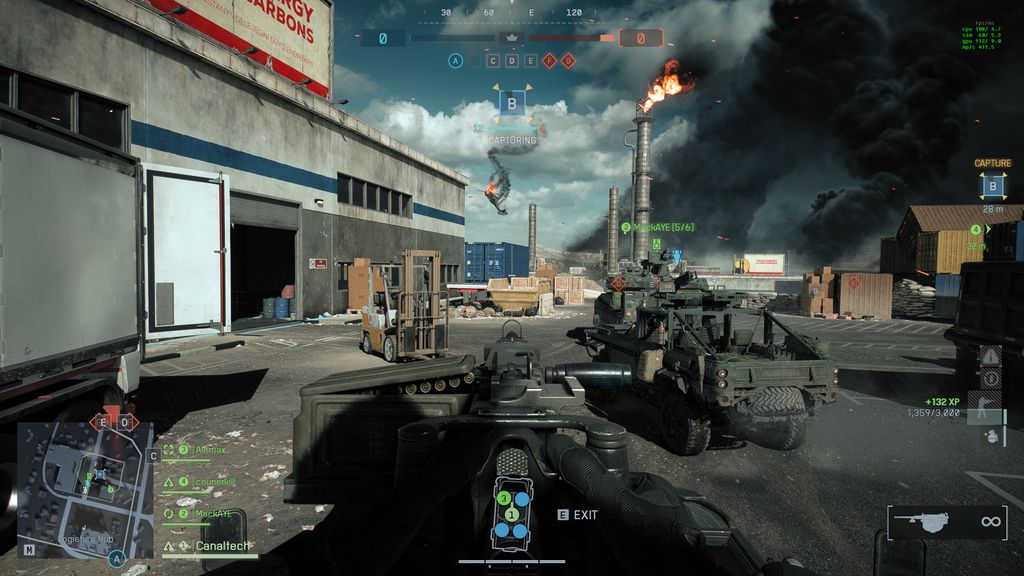Select squad member MackAYE in squad list
The height and width of the screenshot is (576, 1024).
pyautogui.click(x=212, y=513)
